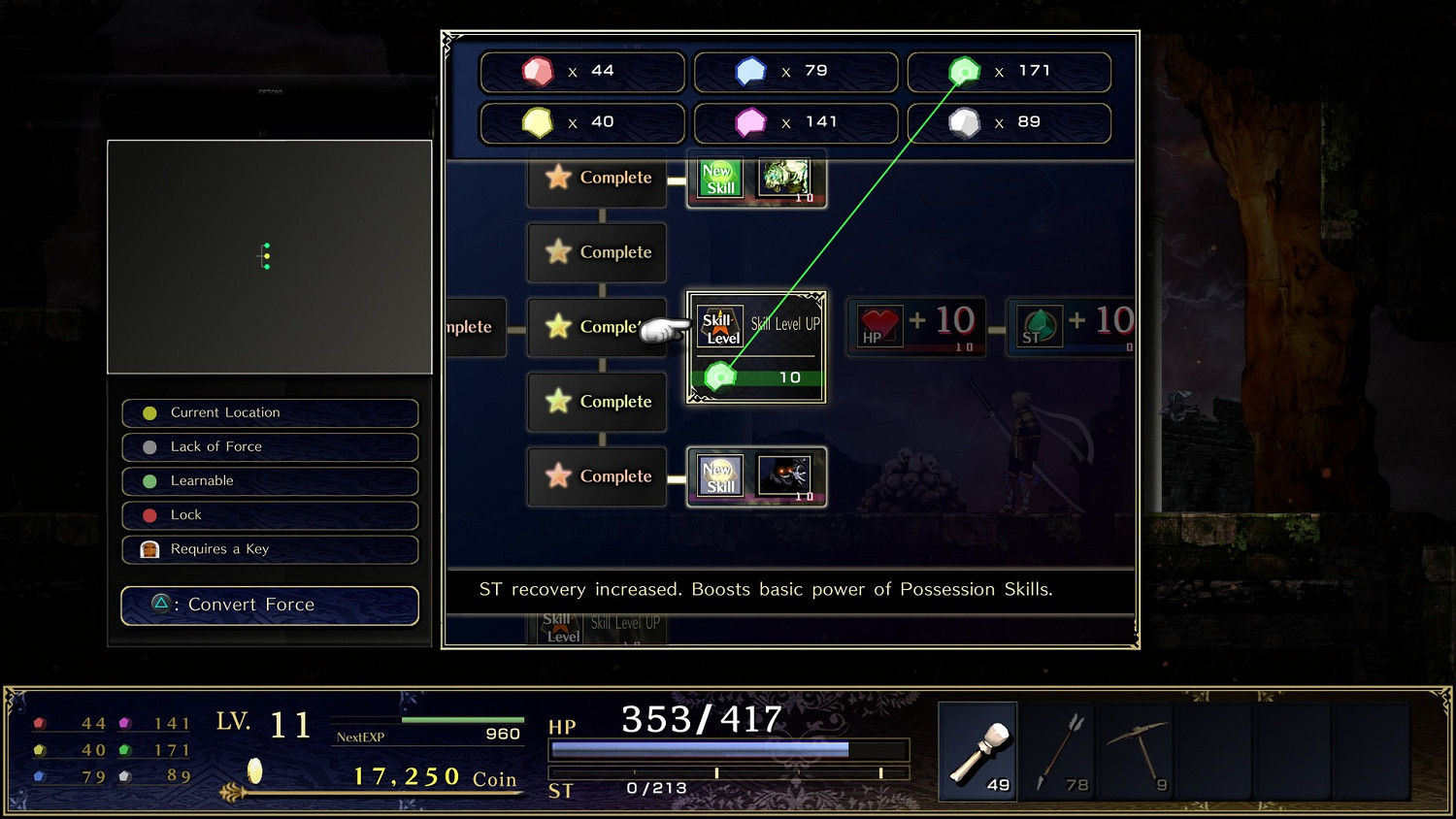Image resolution: width=1456 pixels, height=819 pixels.
Task: Select the blue gem counter showing 79
Action: [x=796, y=71]
